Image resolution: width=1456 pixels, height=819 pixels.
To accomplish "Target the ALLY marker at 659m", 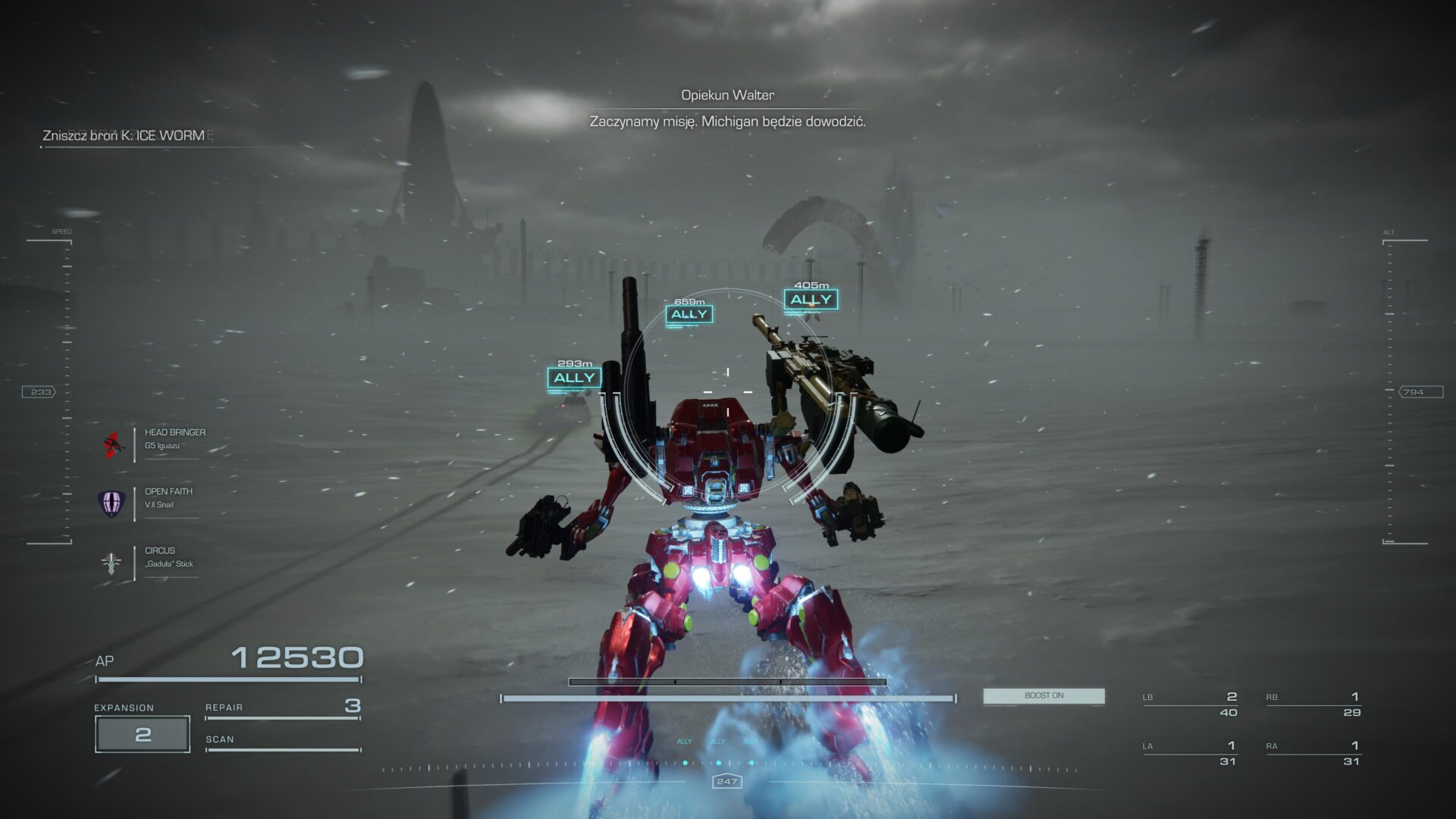I will (689, 314).
